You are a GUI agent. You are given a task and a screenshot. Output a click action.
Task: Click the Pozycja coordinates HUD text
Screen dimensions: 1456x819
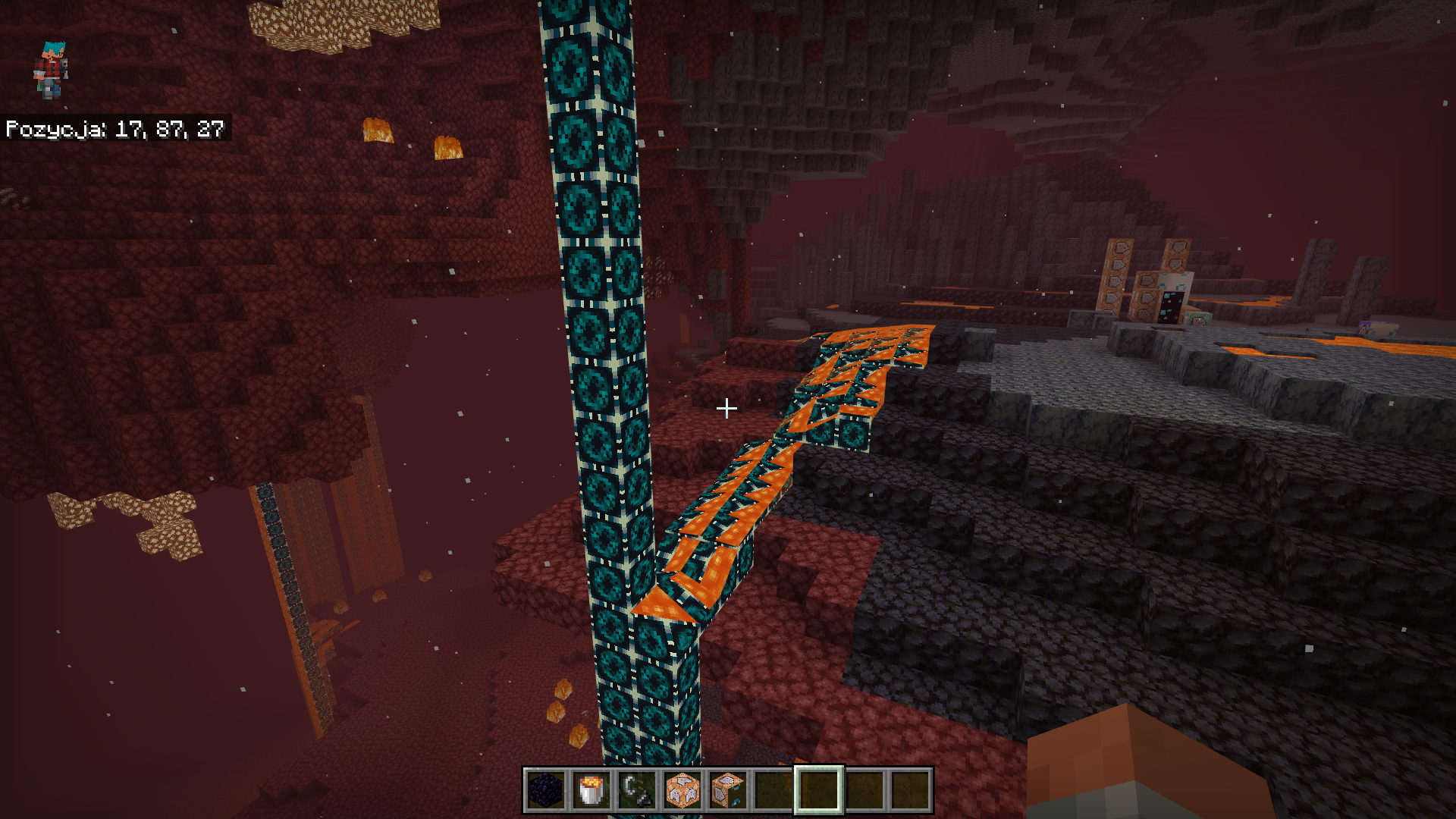tap(112, 129)
